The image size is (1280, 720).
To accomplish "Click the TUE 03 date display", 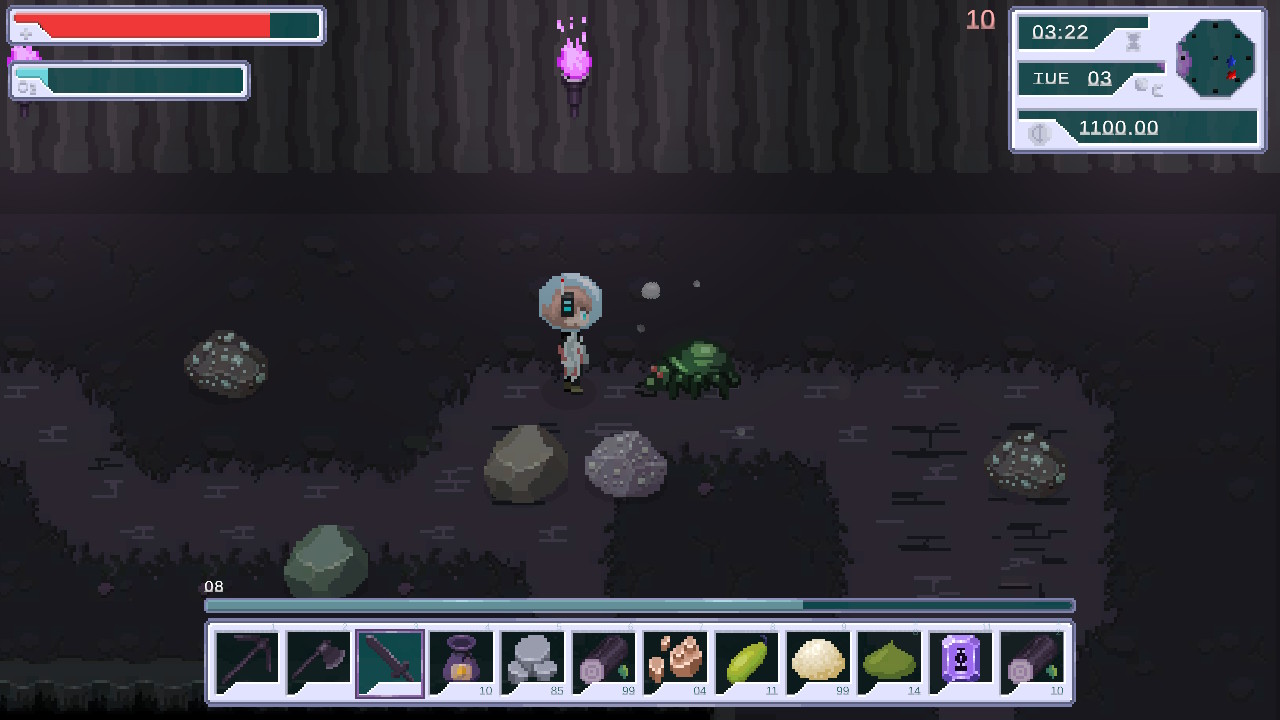I will pyautogui.click(x=1074, y=78).
